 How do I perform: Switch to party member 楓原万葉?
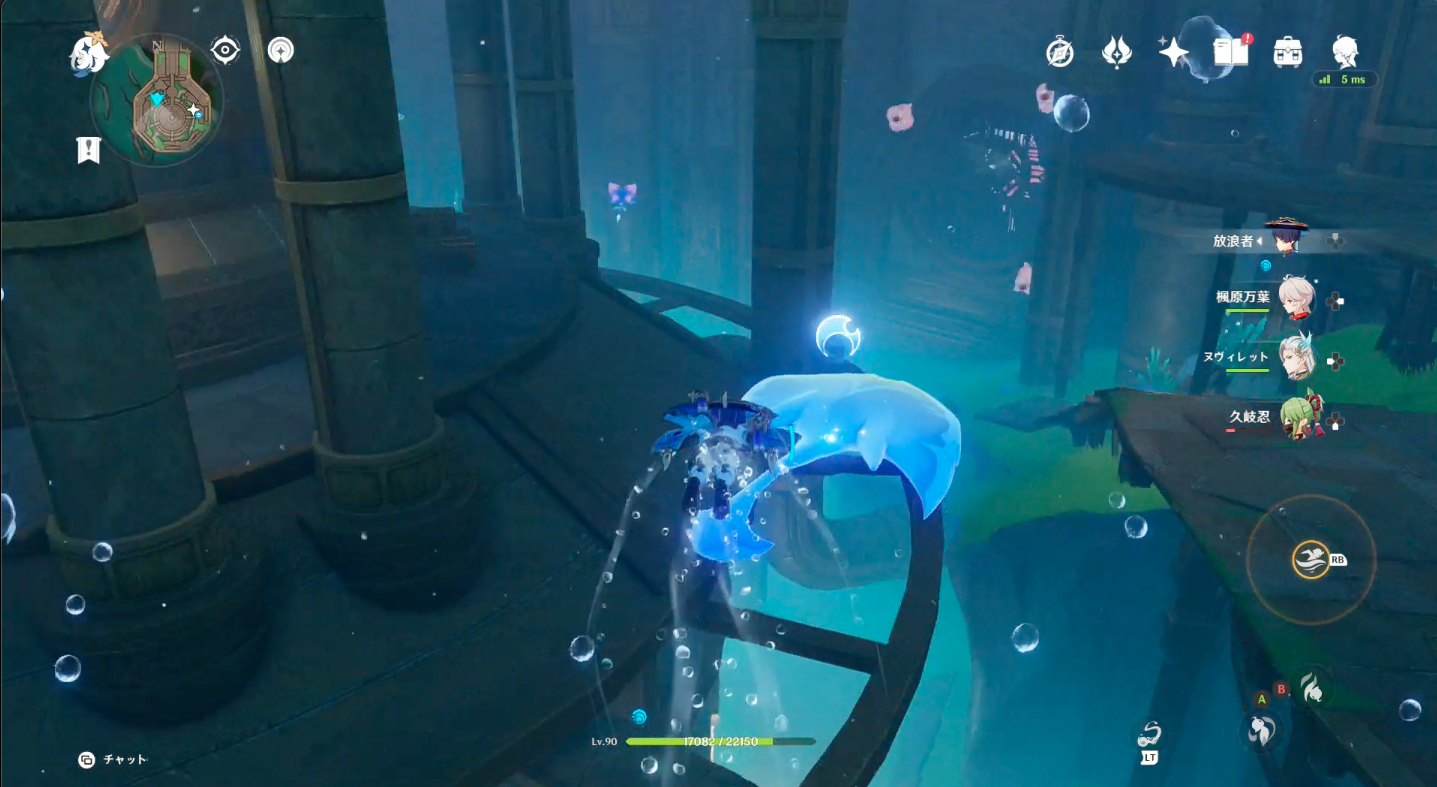click(x=1296, y=298)
